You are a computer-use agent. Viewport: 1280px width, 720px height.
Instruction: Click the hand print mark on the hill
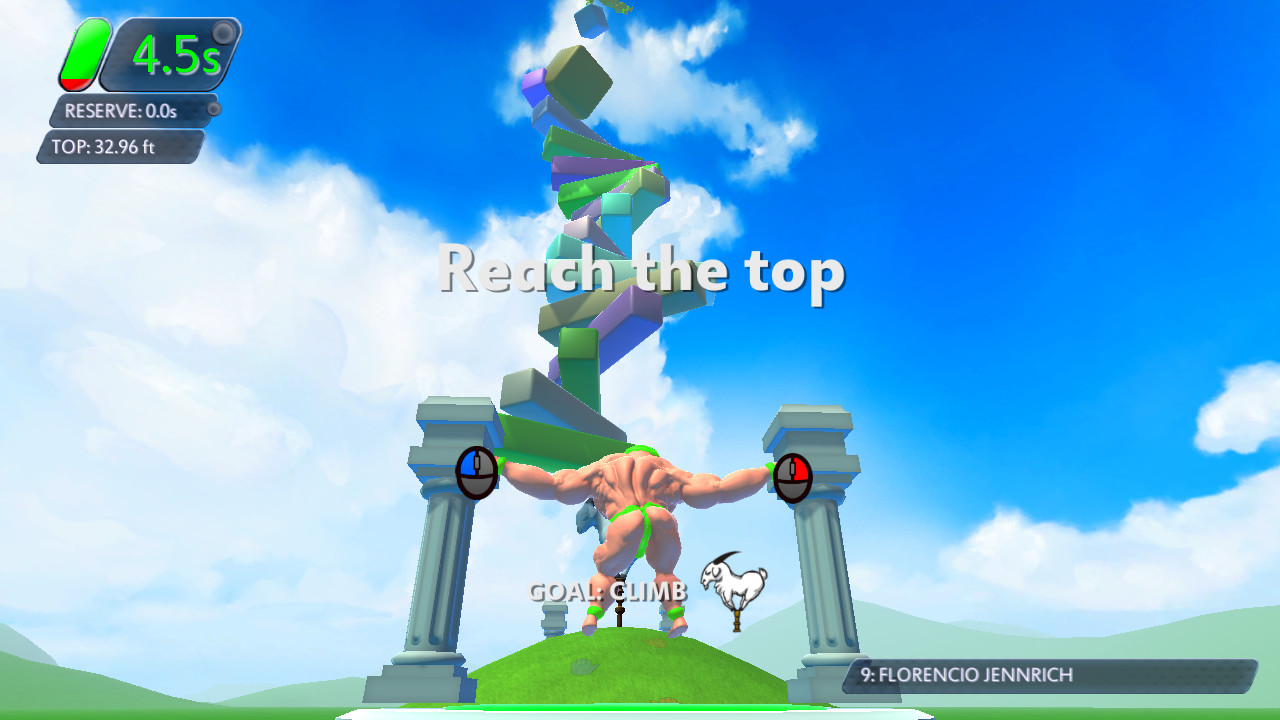(583, 667)
